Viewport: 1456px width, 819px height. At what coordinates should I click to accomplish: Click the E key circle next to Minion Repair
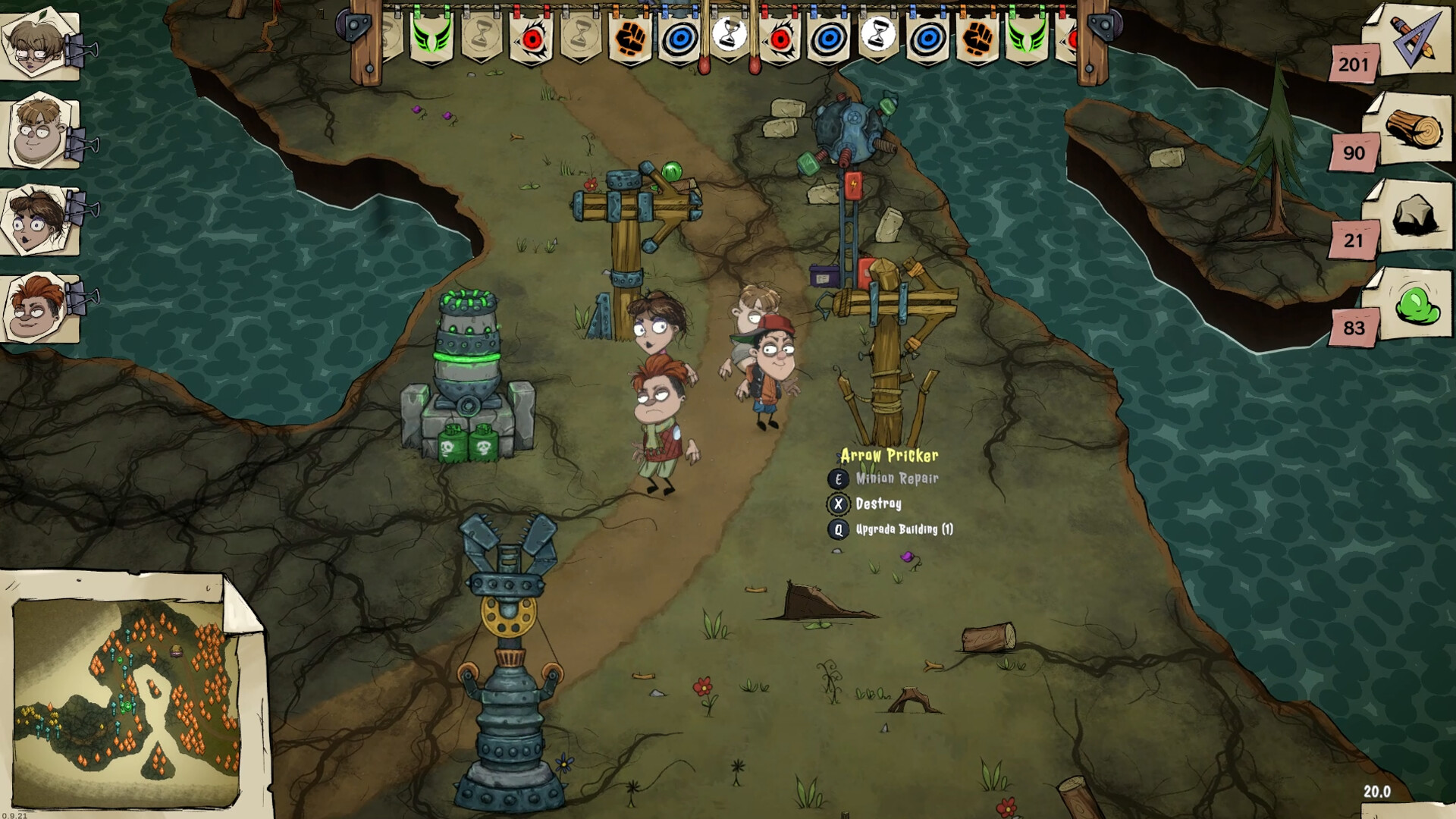pyautogui.click(x=837, y=479)
